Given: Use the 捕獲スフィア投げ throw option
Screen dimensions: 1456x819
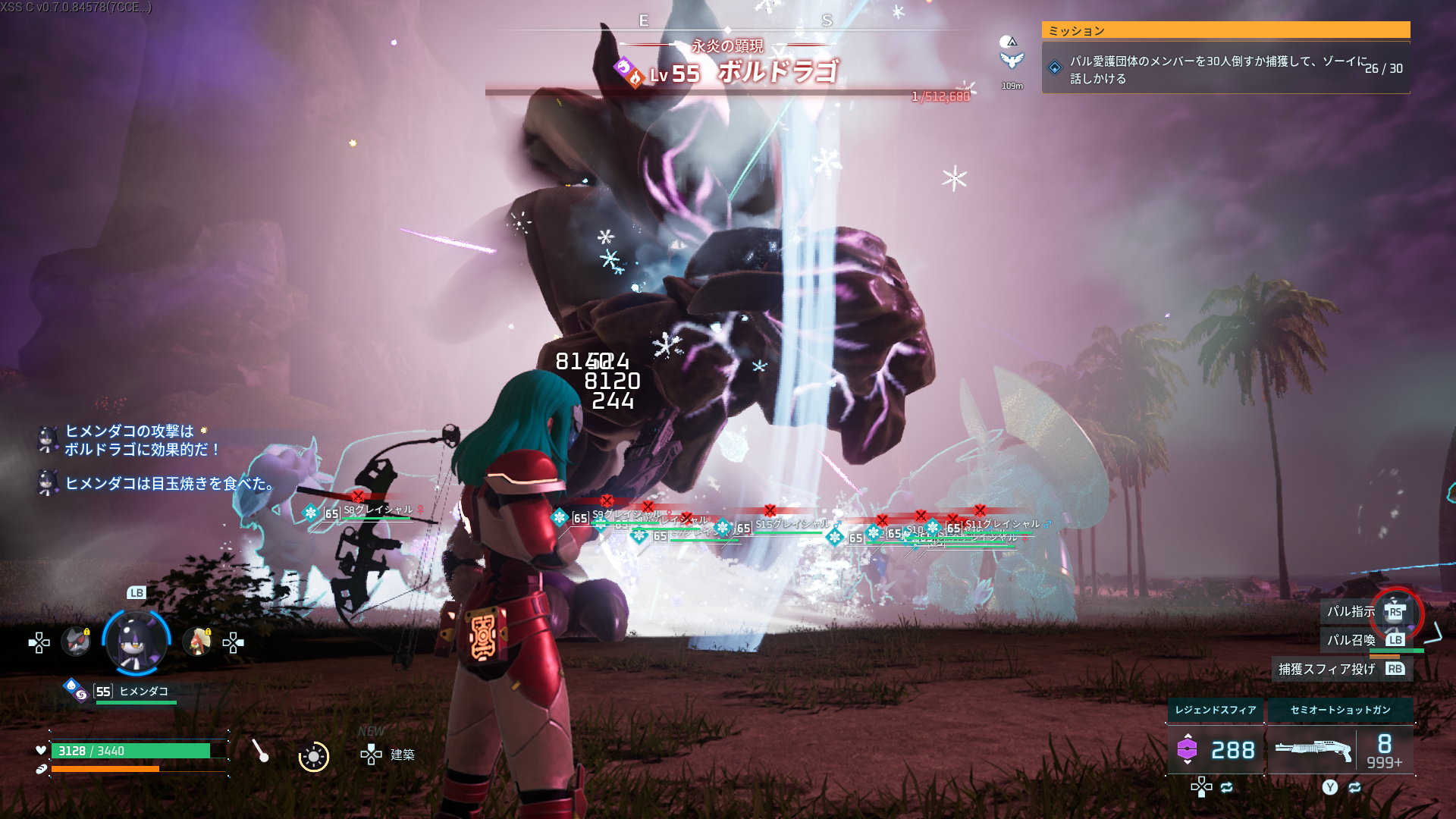Looking at the screenshot, I should click(1341, 669).
